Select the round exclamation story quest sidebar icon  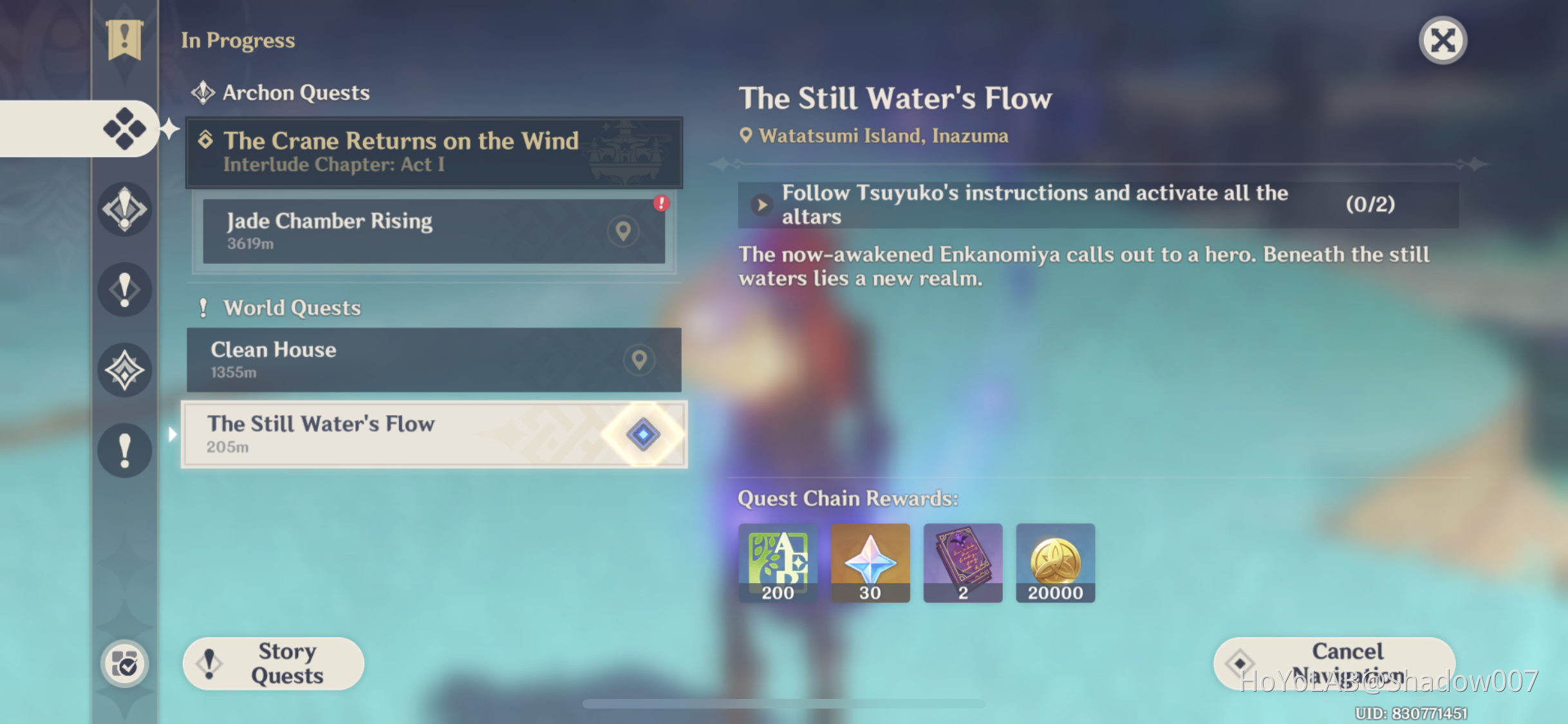(x=124, y=289)
